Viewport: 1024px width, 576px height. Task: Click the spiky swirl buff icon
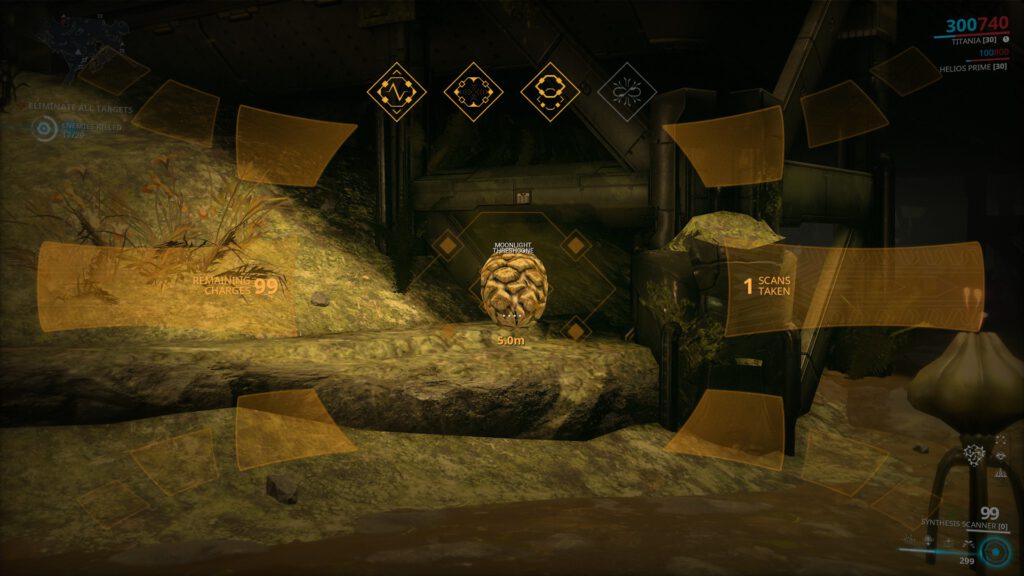click(973, 456)
